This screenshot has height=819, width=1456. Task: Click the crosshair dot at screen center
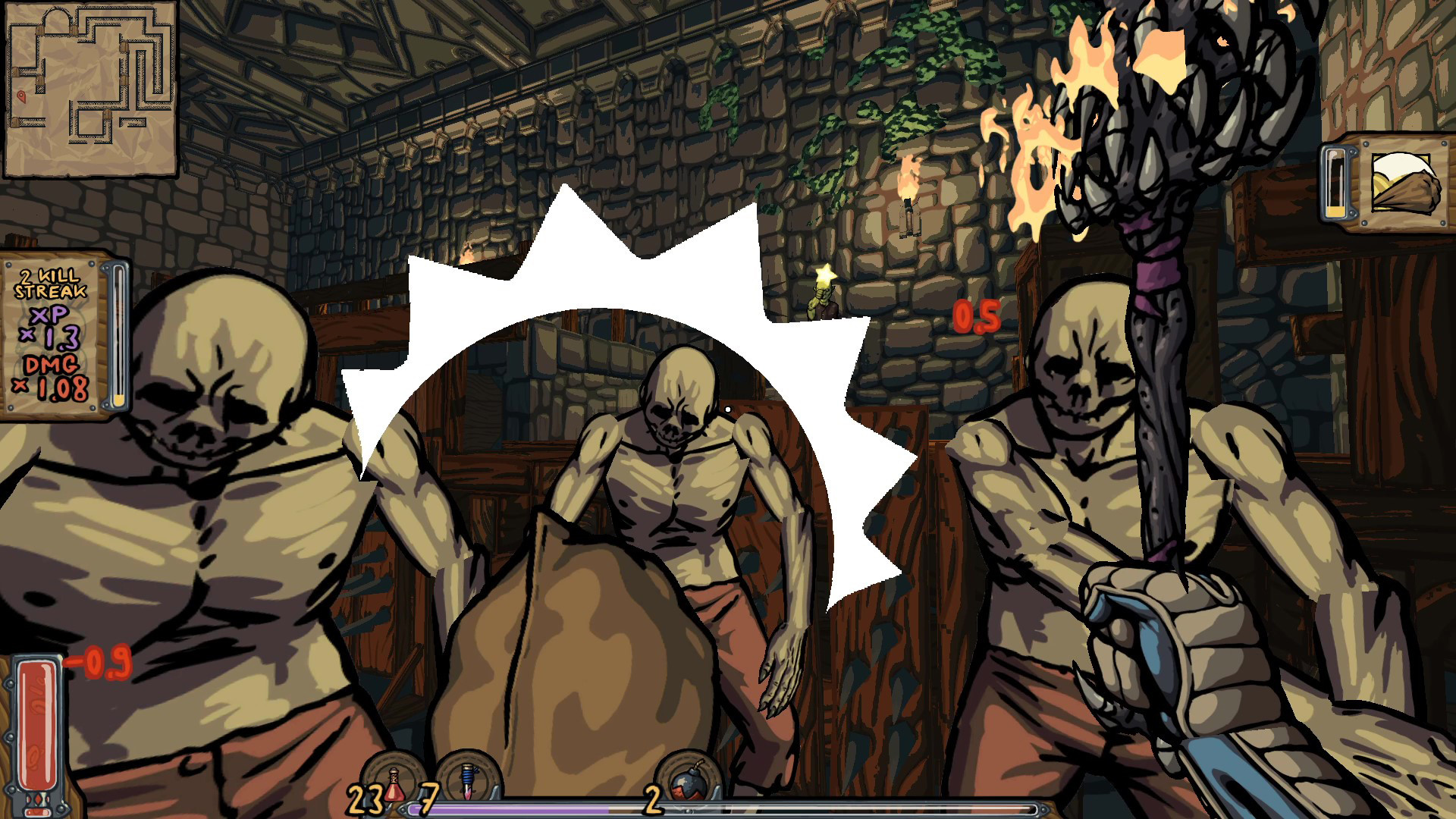coord(728,409)
